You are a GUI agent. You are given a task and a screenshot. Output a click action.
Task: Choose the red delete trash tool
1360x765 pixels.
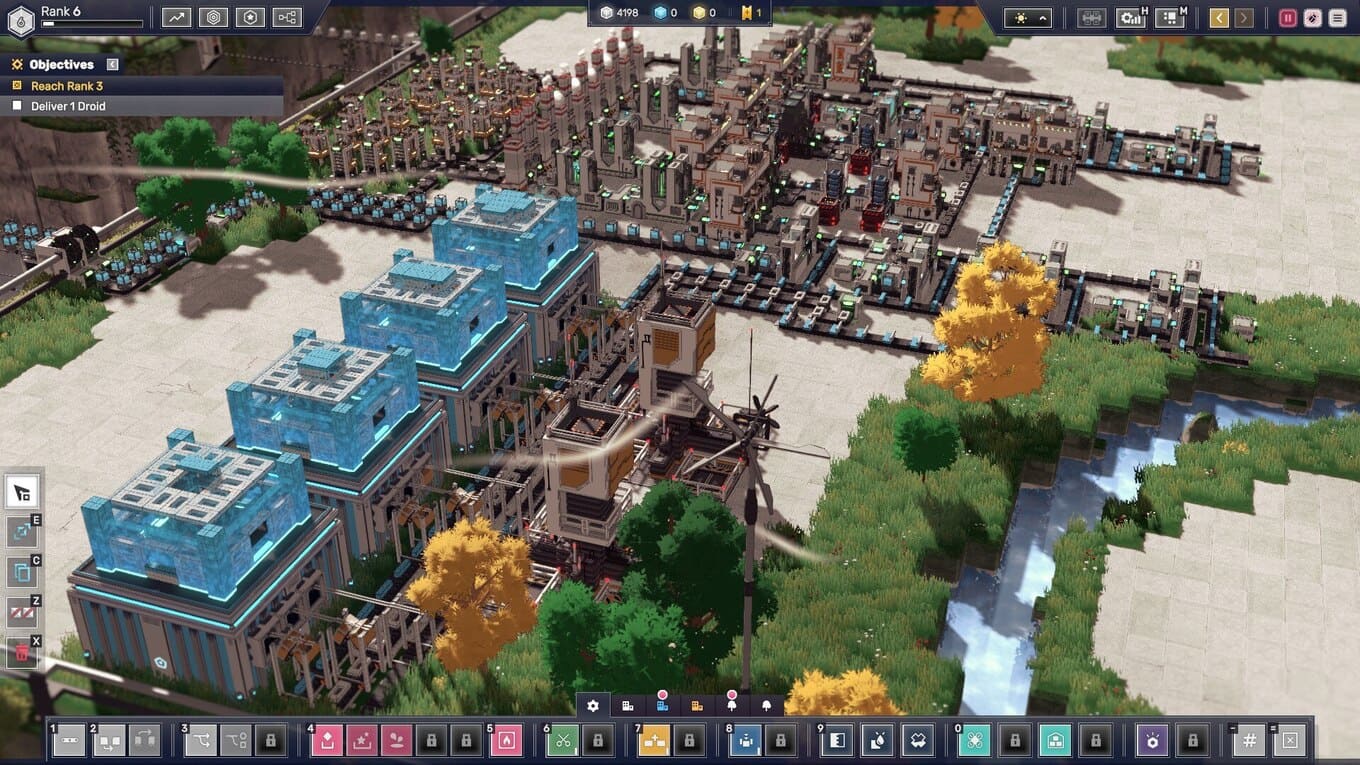coord(21,653)
